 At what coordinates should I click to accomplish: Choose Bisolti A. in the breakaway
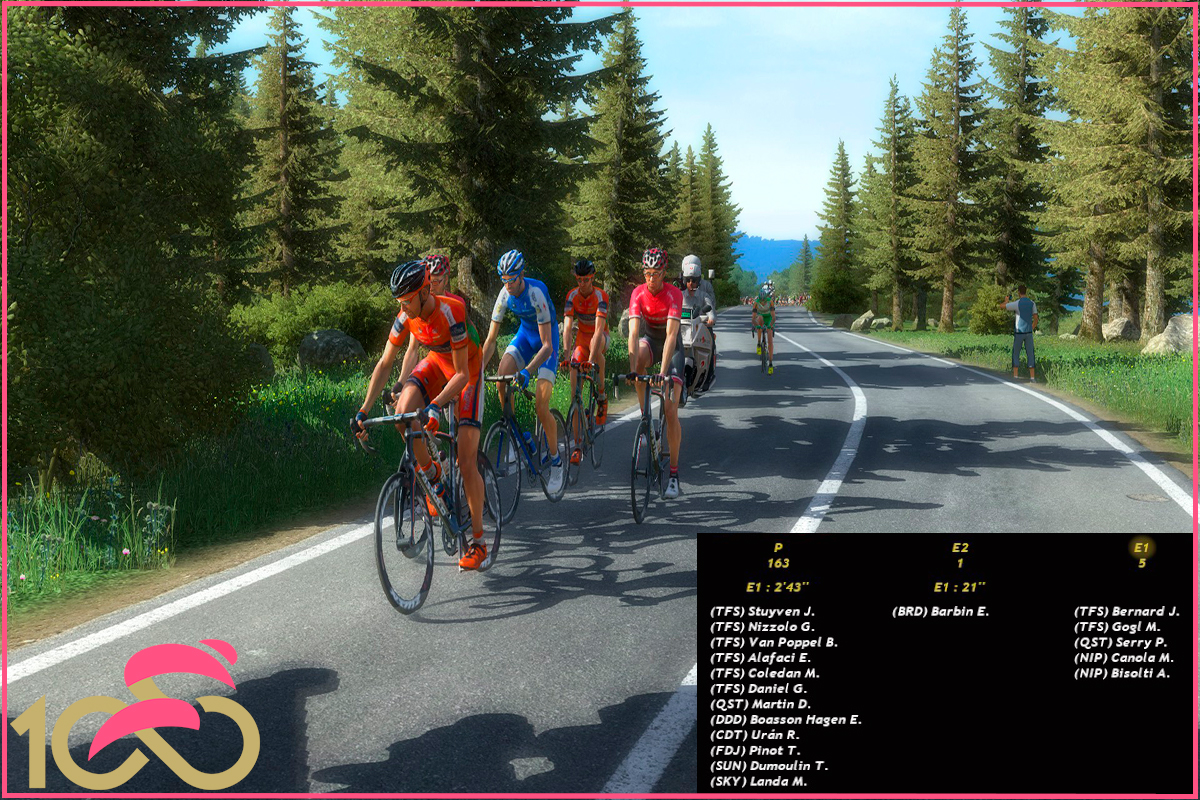(x=1122, y=673)
